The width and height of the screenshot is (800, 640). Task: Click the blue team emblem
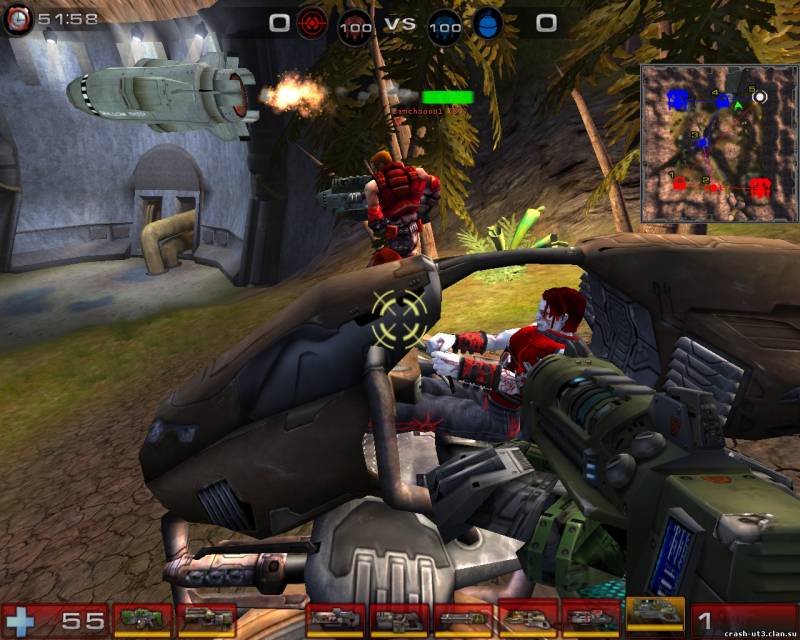click(x=487, y=23)
